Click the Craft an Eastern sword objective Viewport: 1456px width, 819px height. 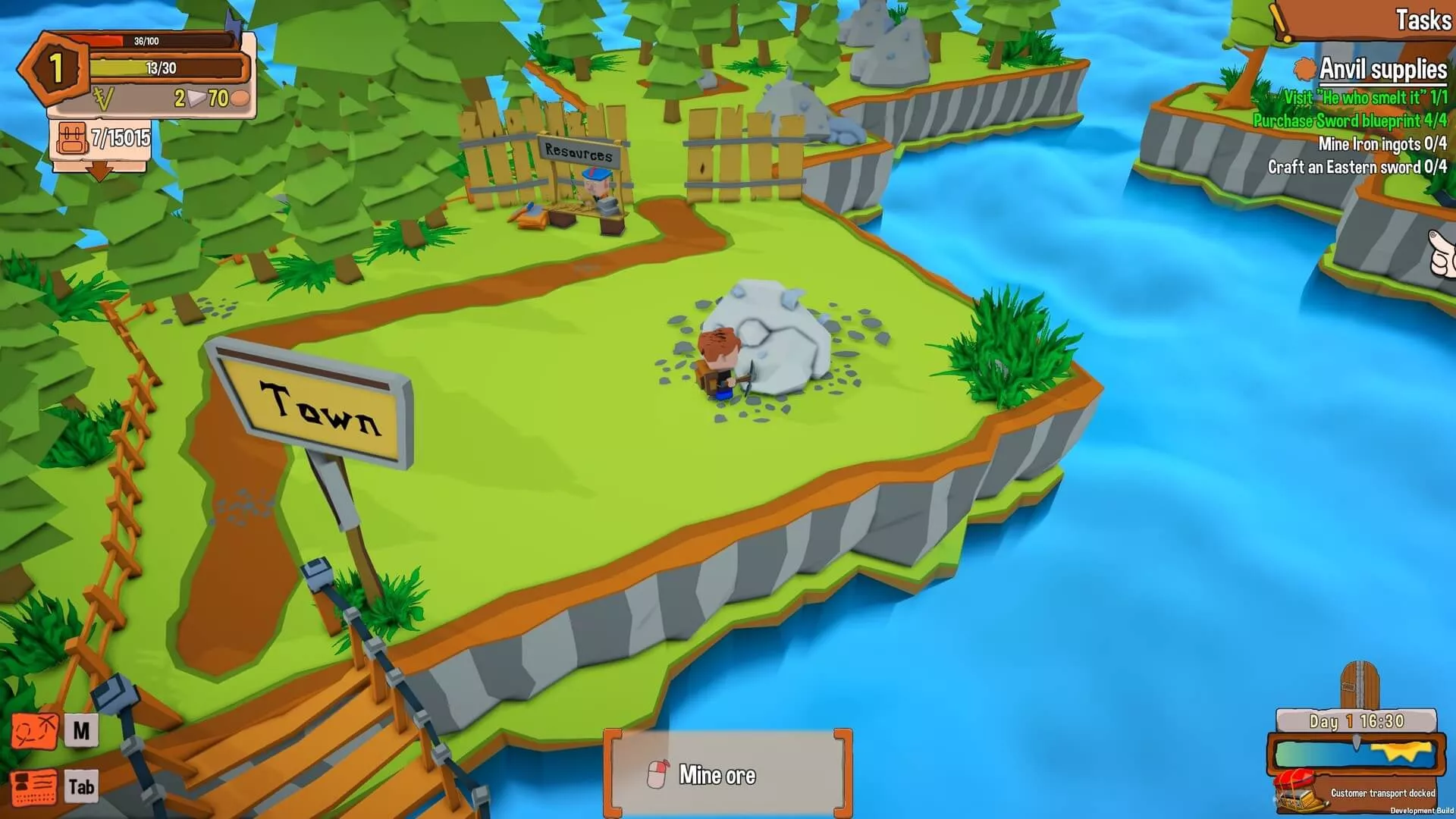[1357, 167]
